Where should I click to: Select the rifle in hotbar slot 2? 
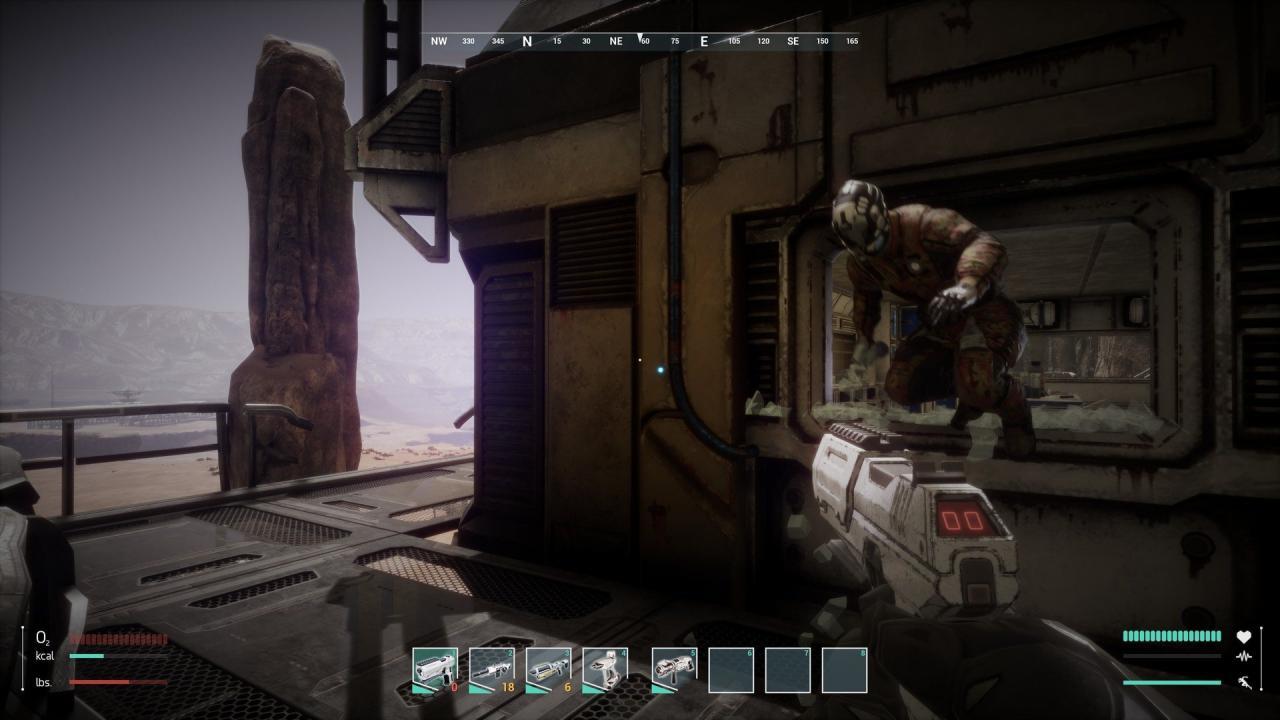491,665
